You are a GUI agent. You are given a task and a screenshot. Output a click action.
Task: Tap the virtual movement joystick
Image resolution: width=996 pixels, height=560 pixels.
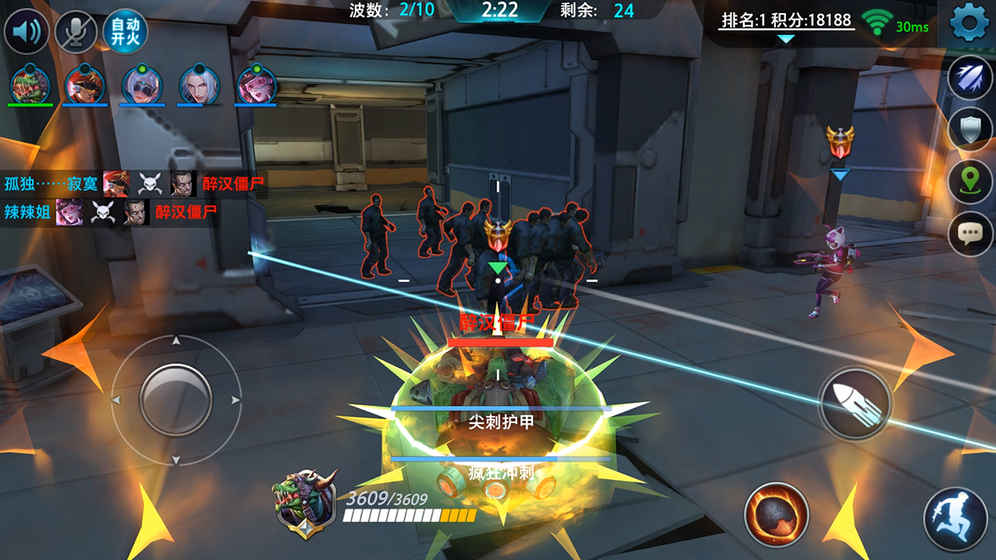coord(175,399)
